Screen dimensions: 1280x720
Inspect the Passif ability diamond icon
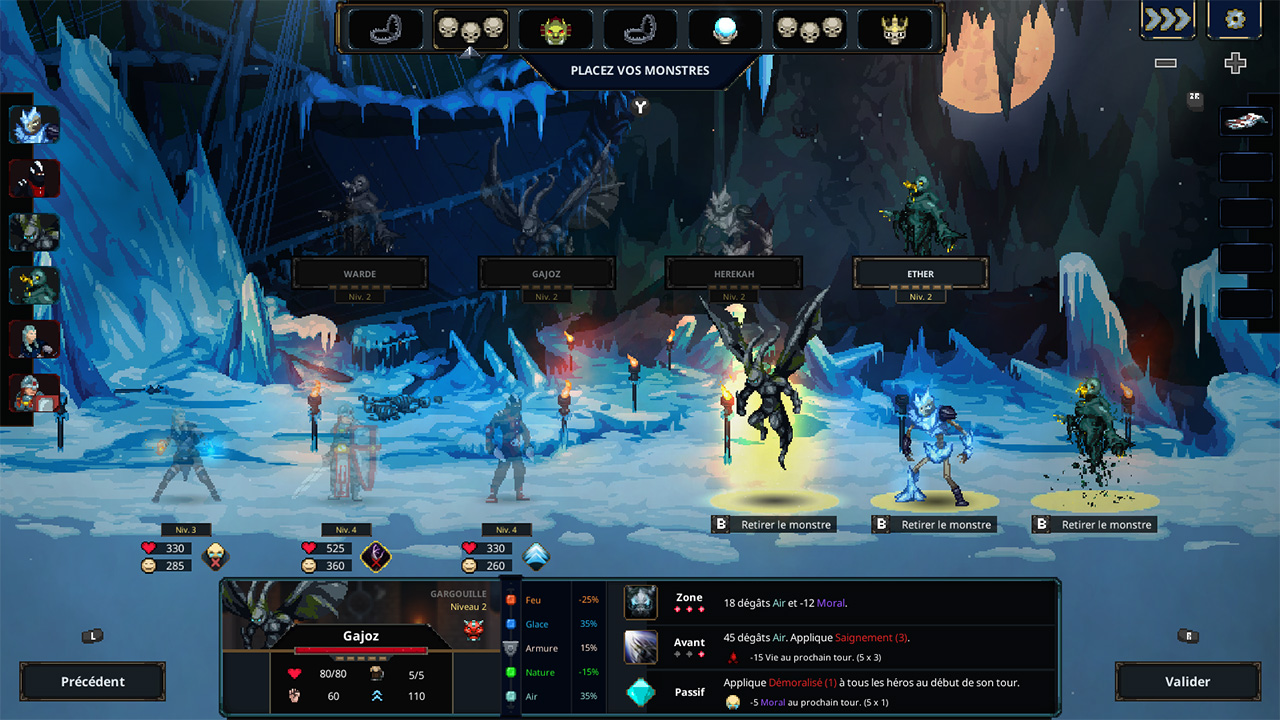click(641, 692)
